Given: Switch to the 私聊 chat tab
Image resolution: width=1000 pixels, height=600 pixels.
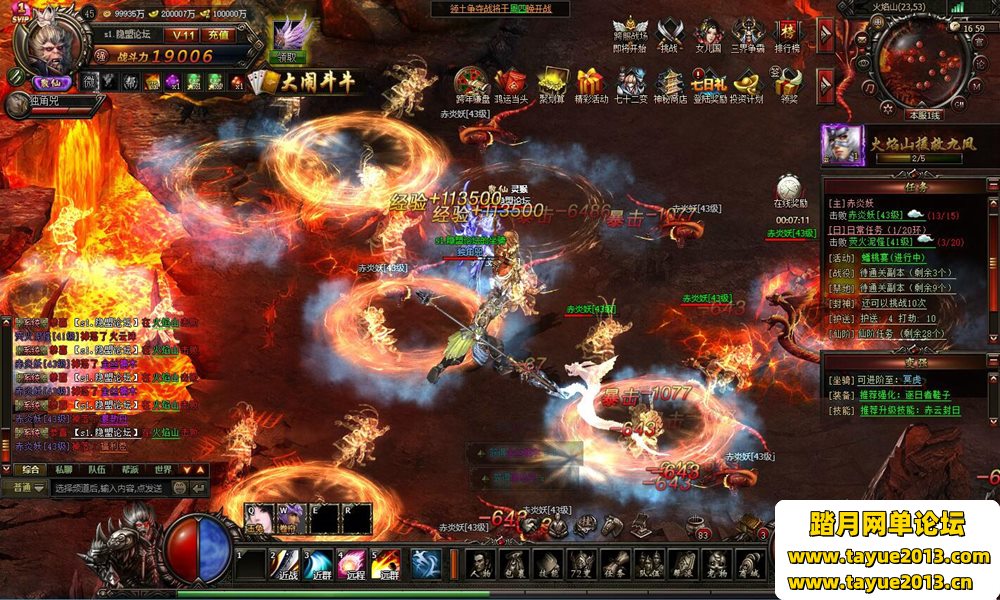Looking at the screenshot, I should 63,469.
